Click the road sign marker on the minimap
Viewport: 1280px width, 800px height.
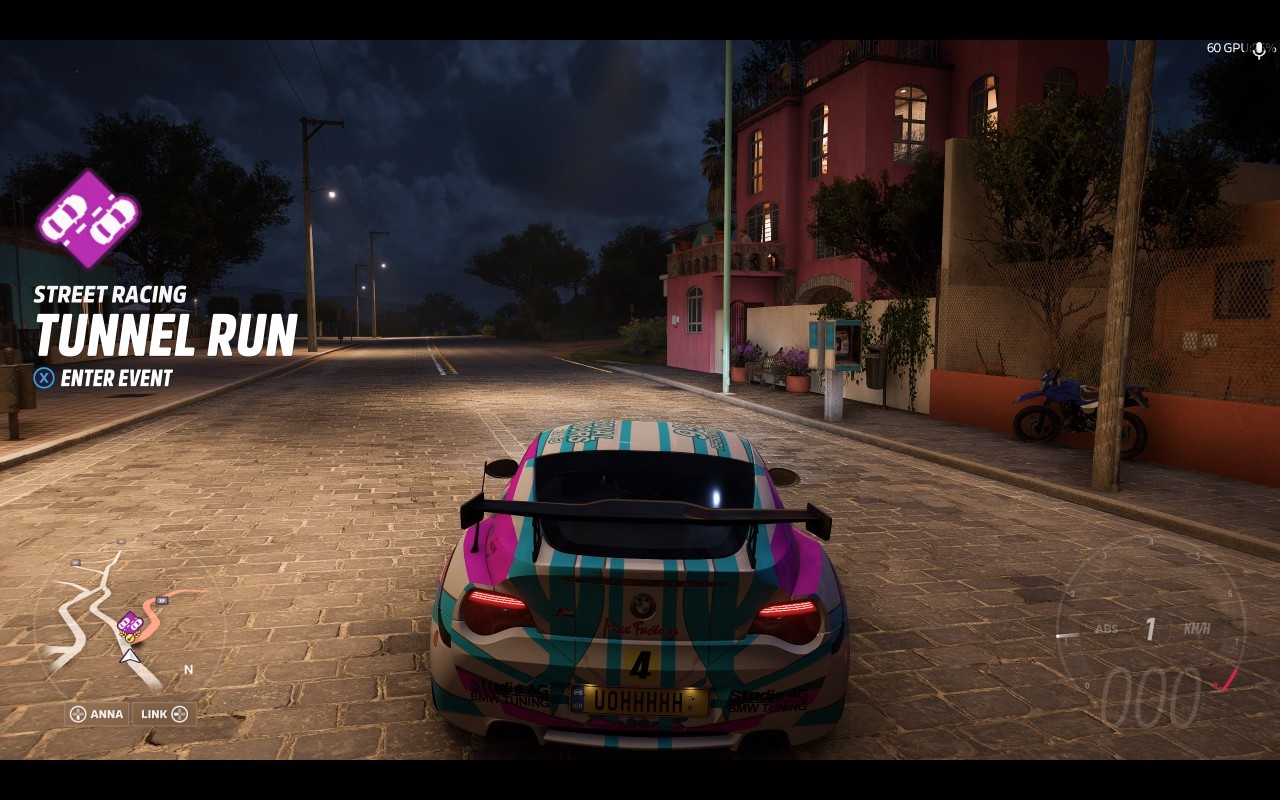pyautogui.click(x=161, y=600)
